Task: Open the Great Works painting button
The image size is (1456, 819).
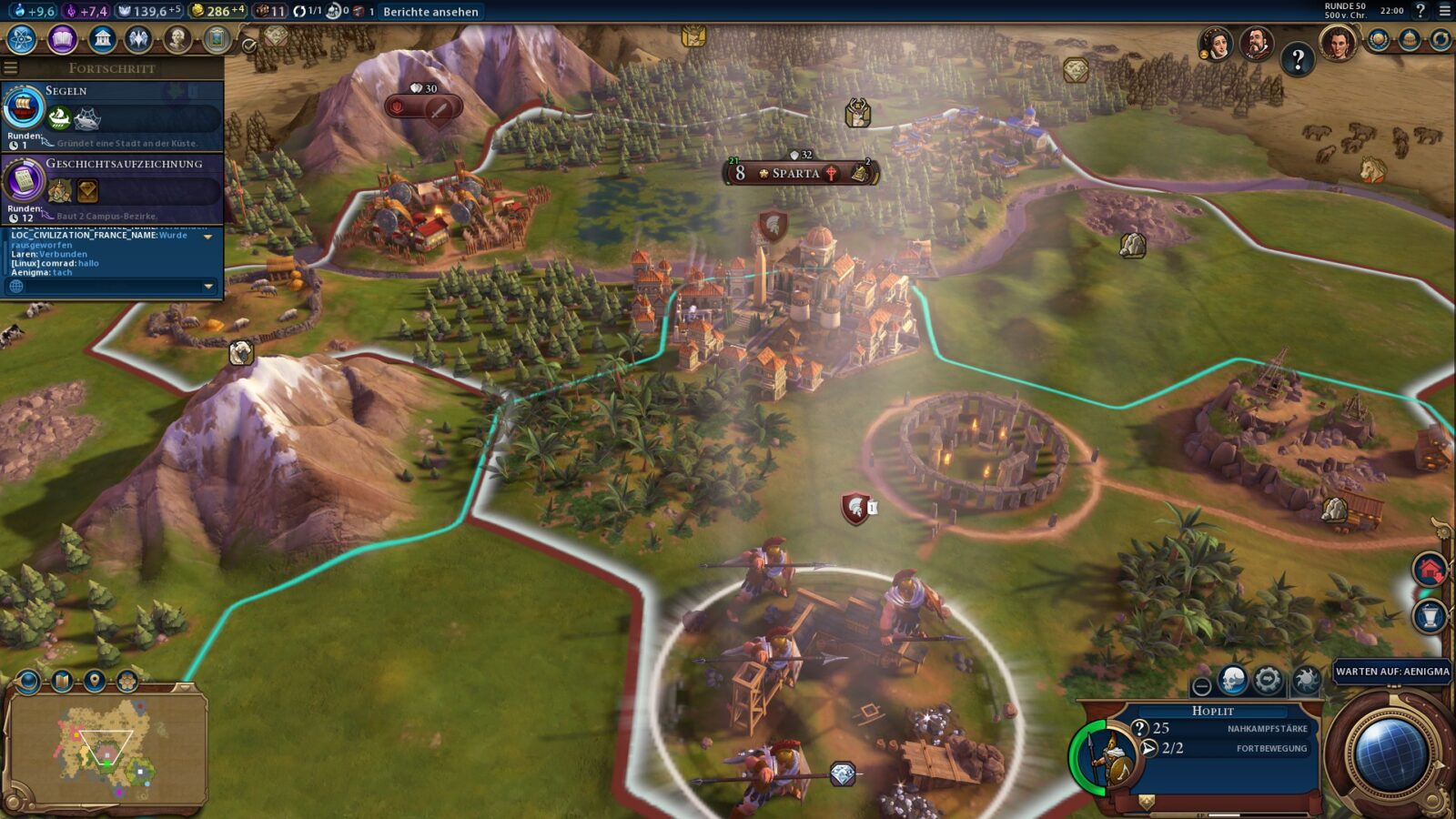Action: [216, 39]
